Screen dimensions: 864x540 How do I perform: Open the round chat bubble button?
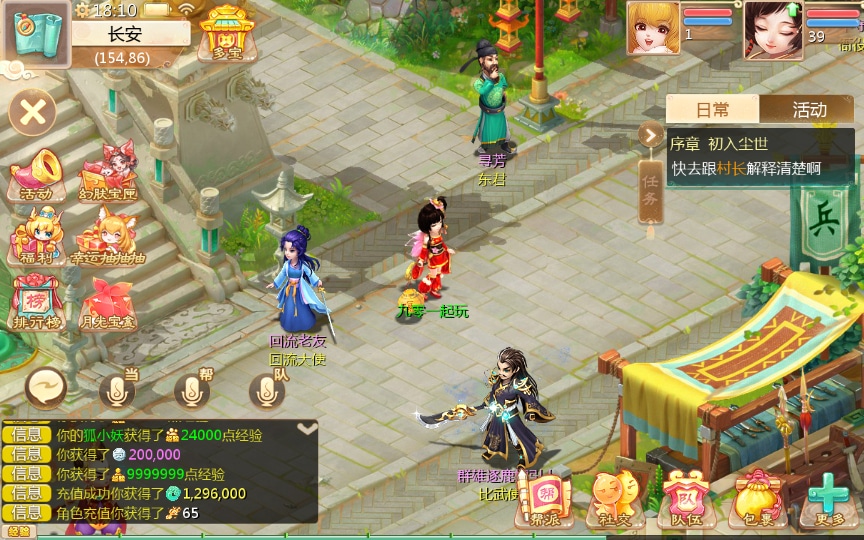click(x=46, y=387)
